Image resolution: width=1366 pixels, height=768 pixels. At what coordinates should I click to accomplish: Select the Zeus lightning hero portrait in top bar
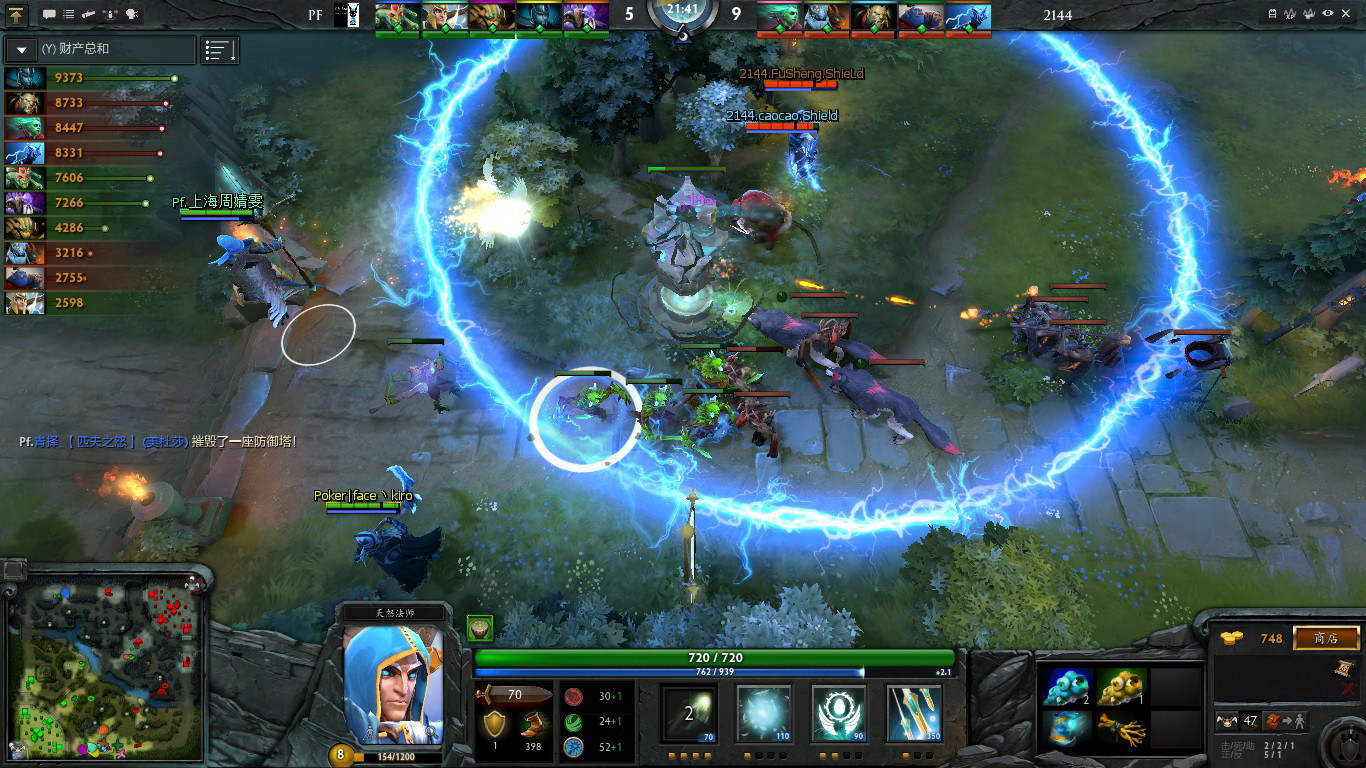pyautogui.click(x=968, y=16)
